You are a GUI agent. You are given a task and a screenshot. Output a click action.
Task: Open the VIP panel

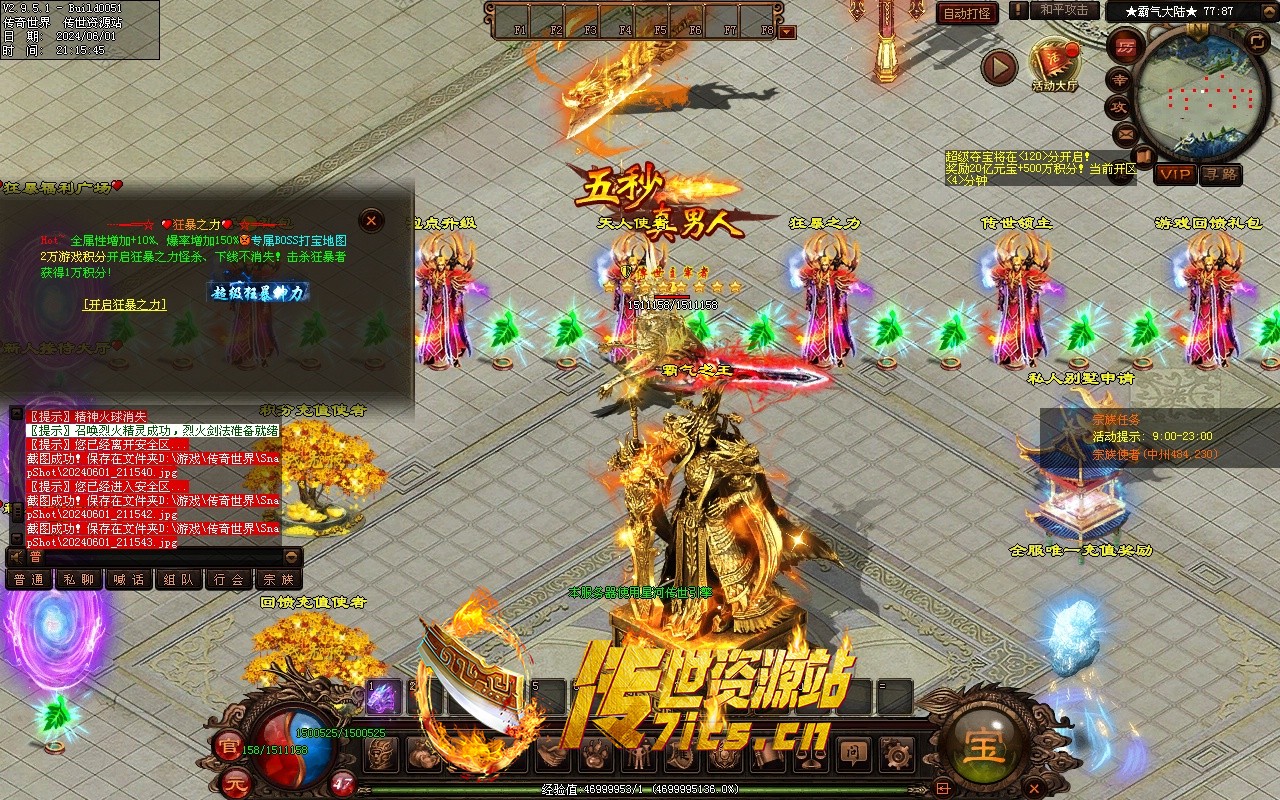(x=1176, y=174)
